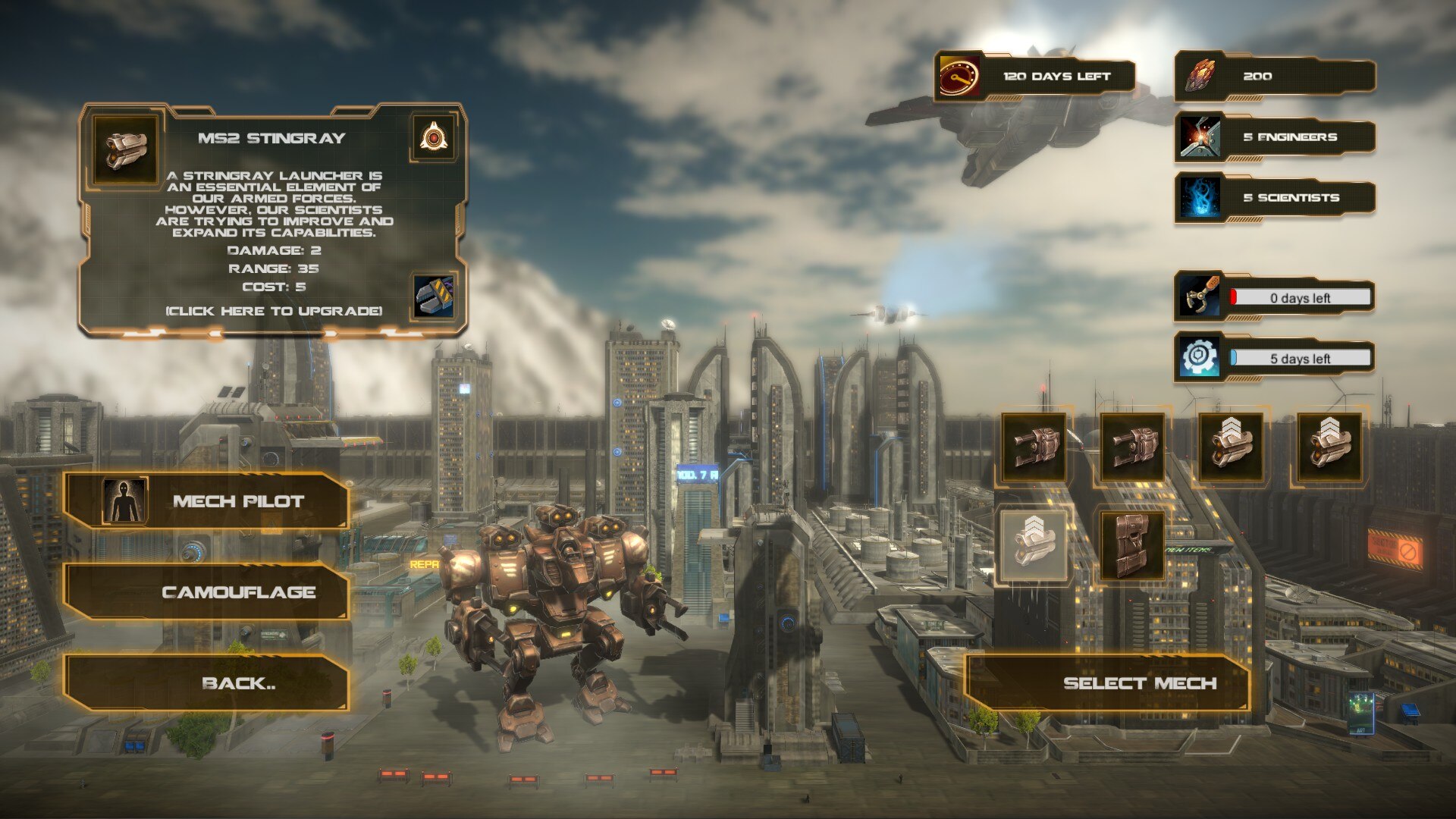Confirm with the Select Mech button
The width and height of the screenshot is (1456, 819).
coord(1107,682)
